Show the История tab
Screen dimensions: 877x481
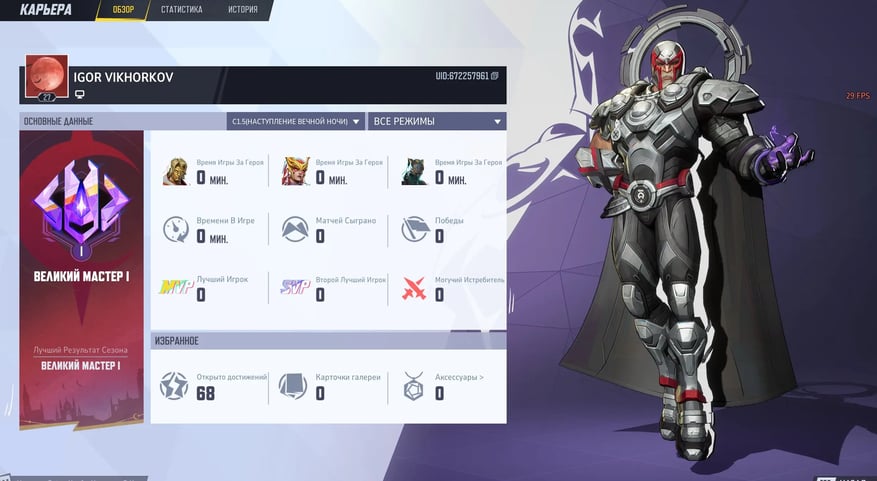242,10
